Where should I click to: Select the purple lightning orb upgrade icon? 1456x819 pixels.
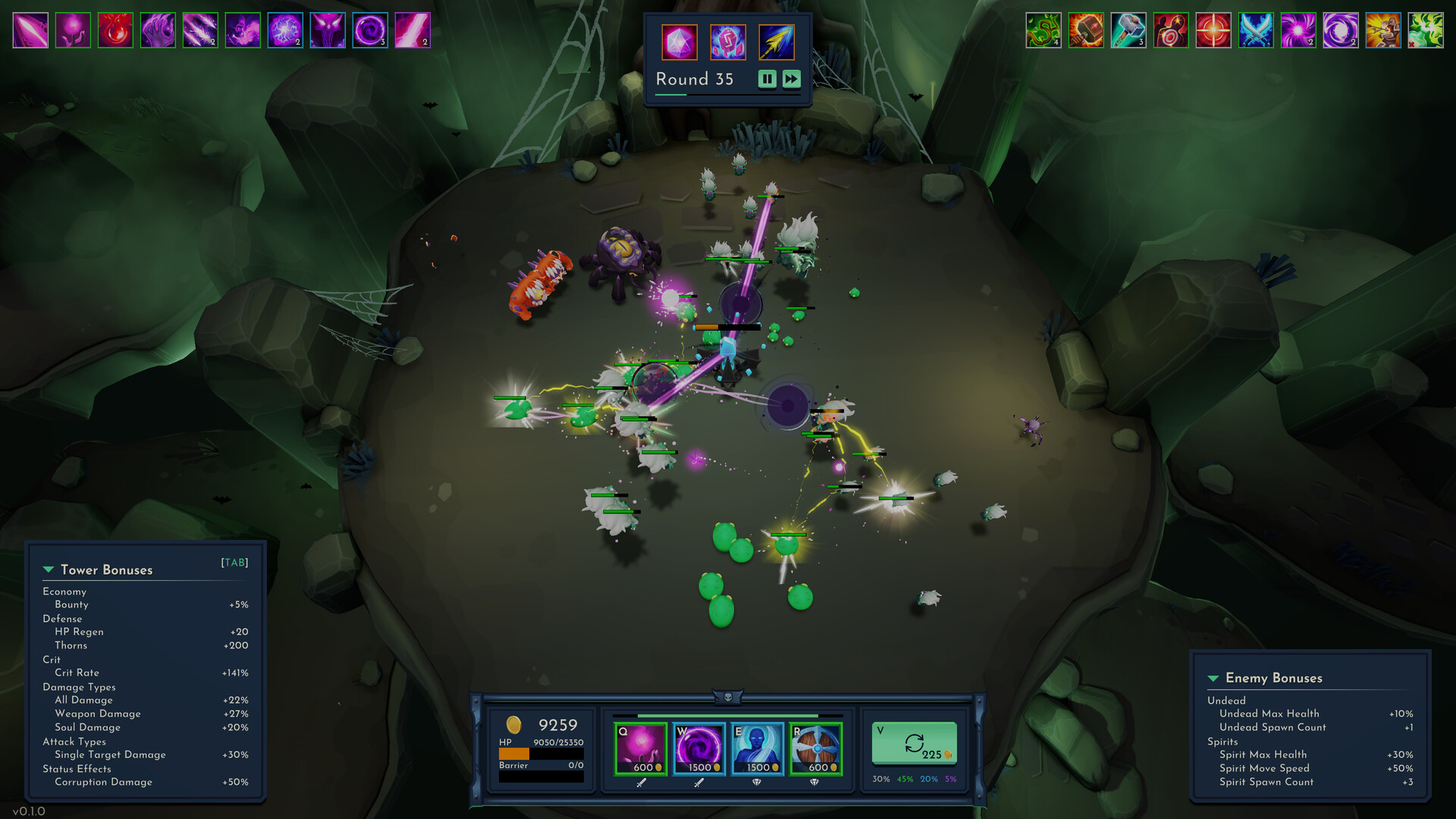(x=285, y=30)
